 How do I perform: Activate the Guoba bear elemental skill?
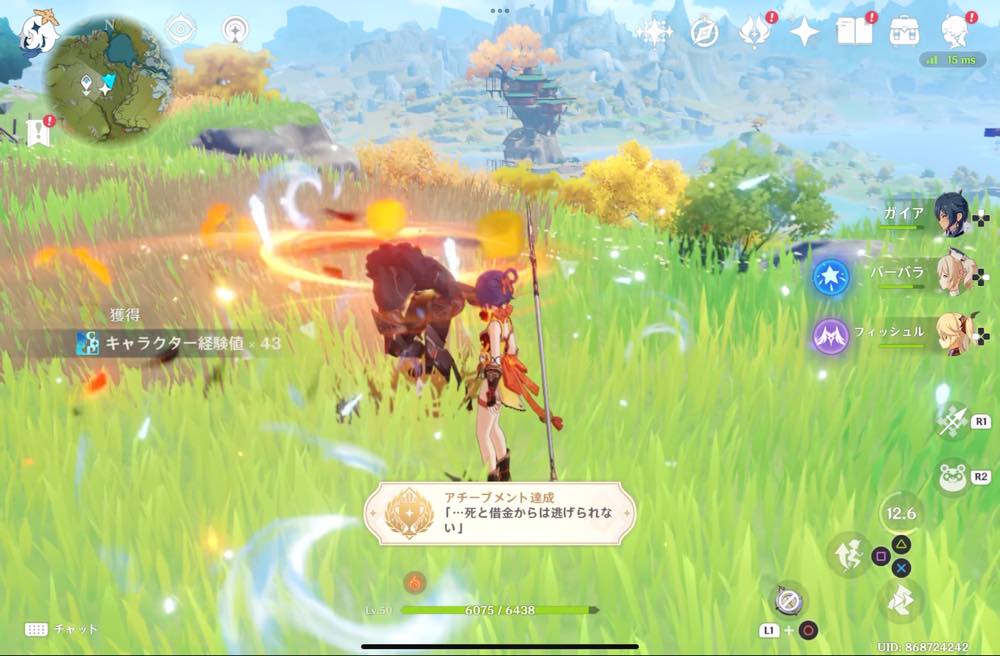click(951, 477)
